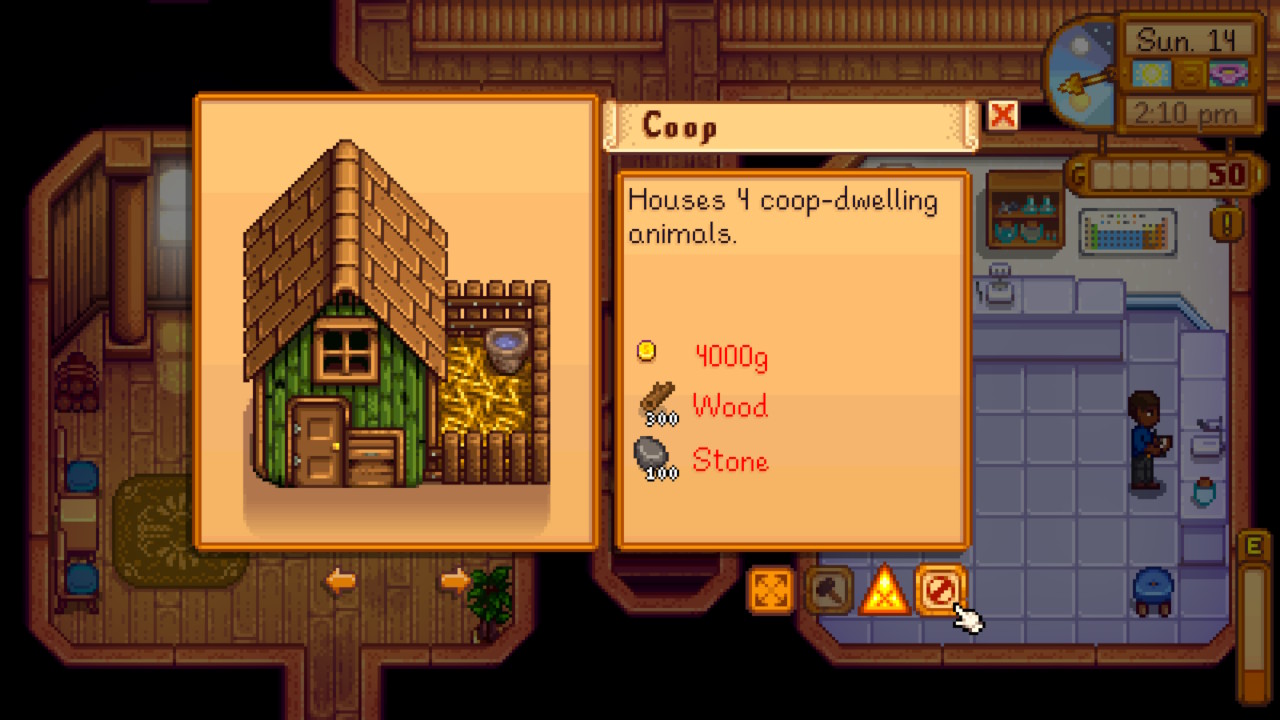Image resolution: width=1280 pixels, height=720 pixels.
Task: Close the Coop blueprint menu
Action: coord(1002,116)
